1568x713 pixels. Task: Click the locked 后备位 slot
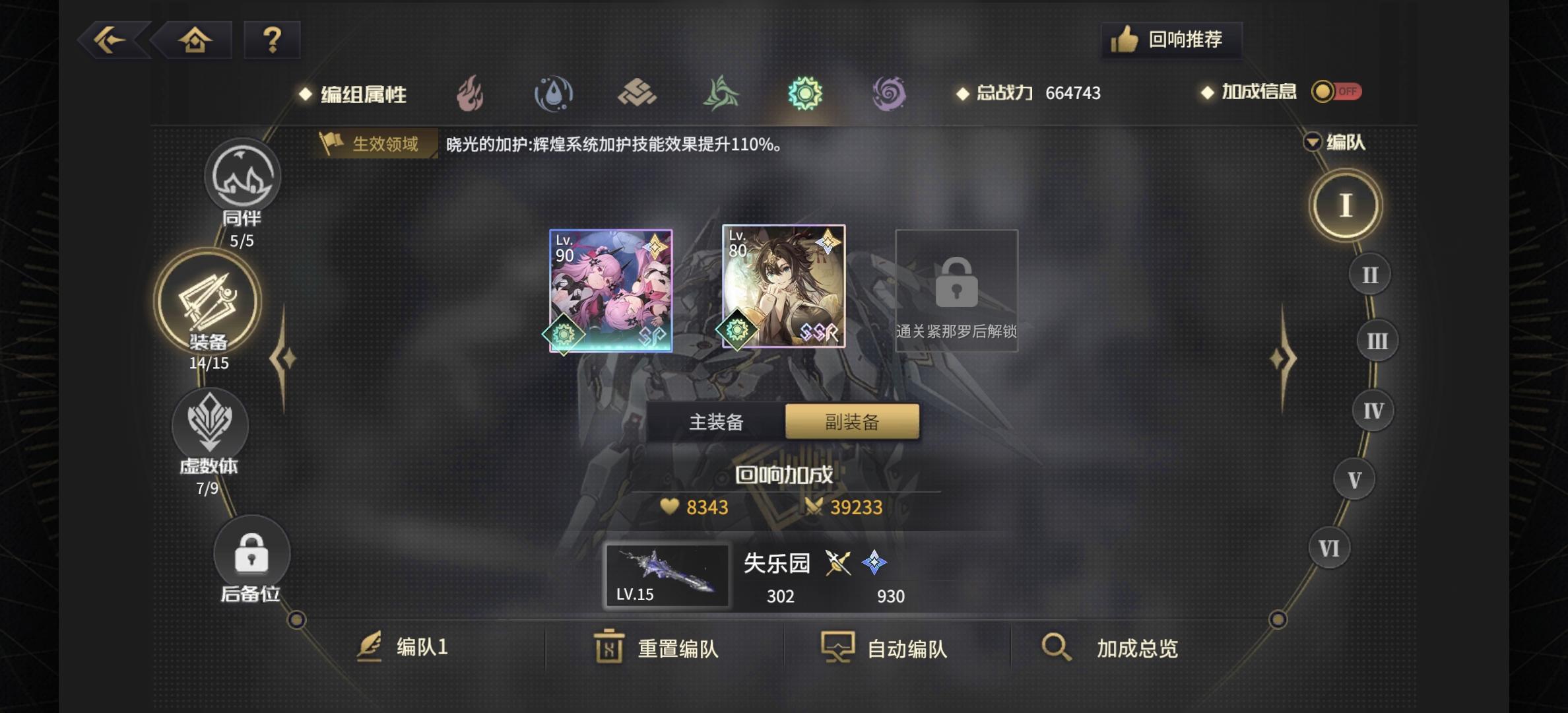[x=251, y=555]
